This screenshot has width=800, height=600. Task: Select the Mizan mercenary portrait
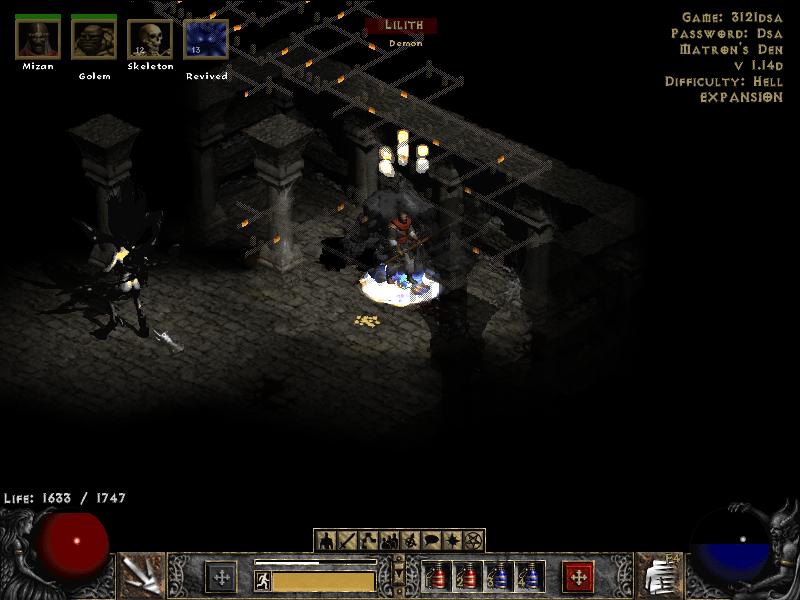[x=38, y=38]
